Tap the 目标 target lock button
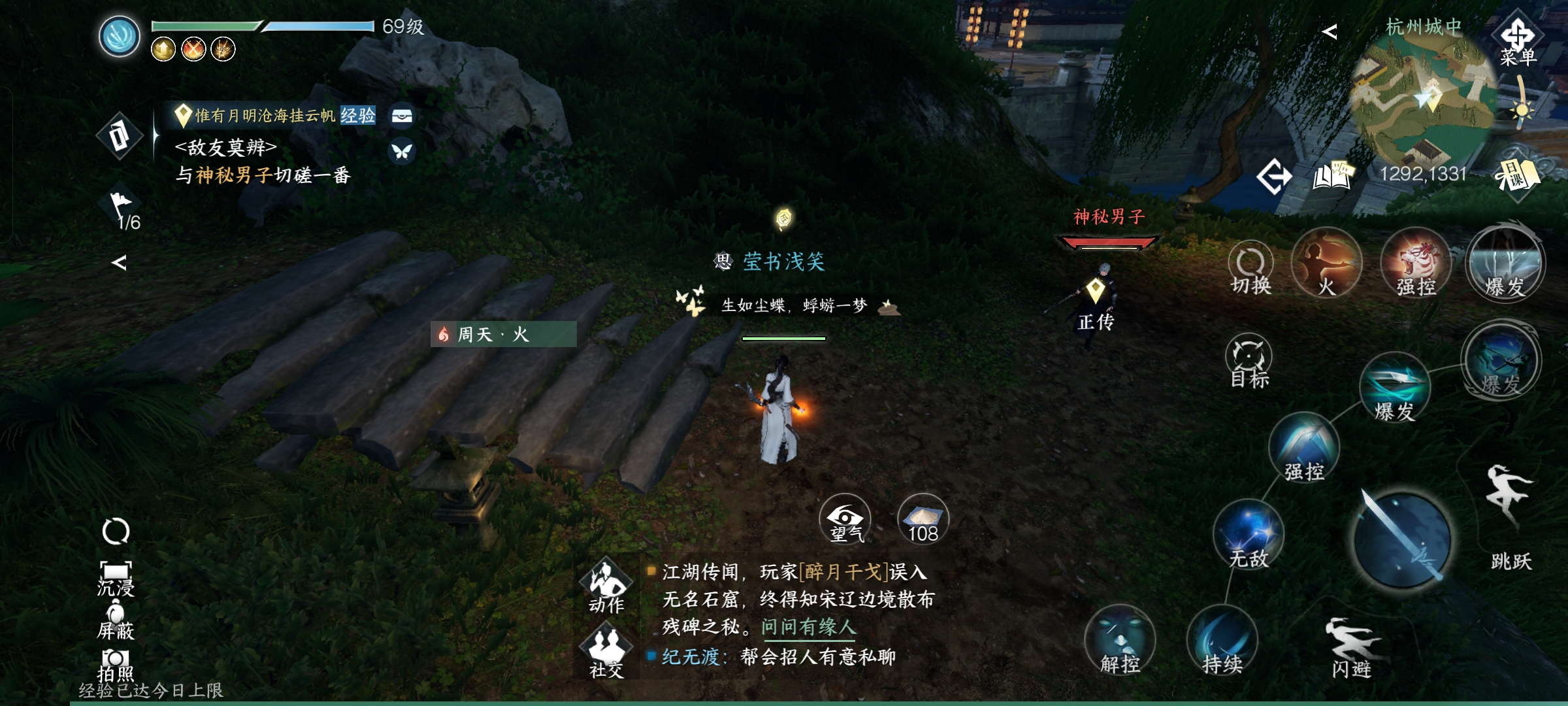The width and height of the screenshot is (1568, 706). click(1249, 361)
